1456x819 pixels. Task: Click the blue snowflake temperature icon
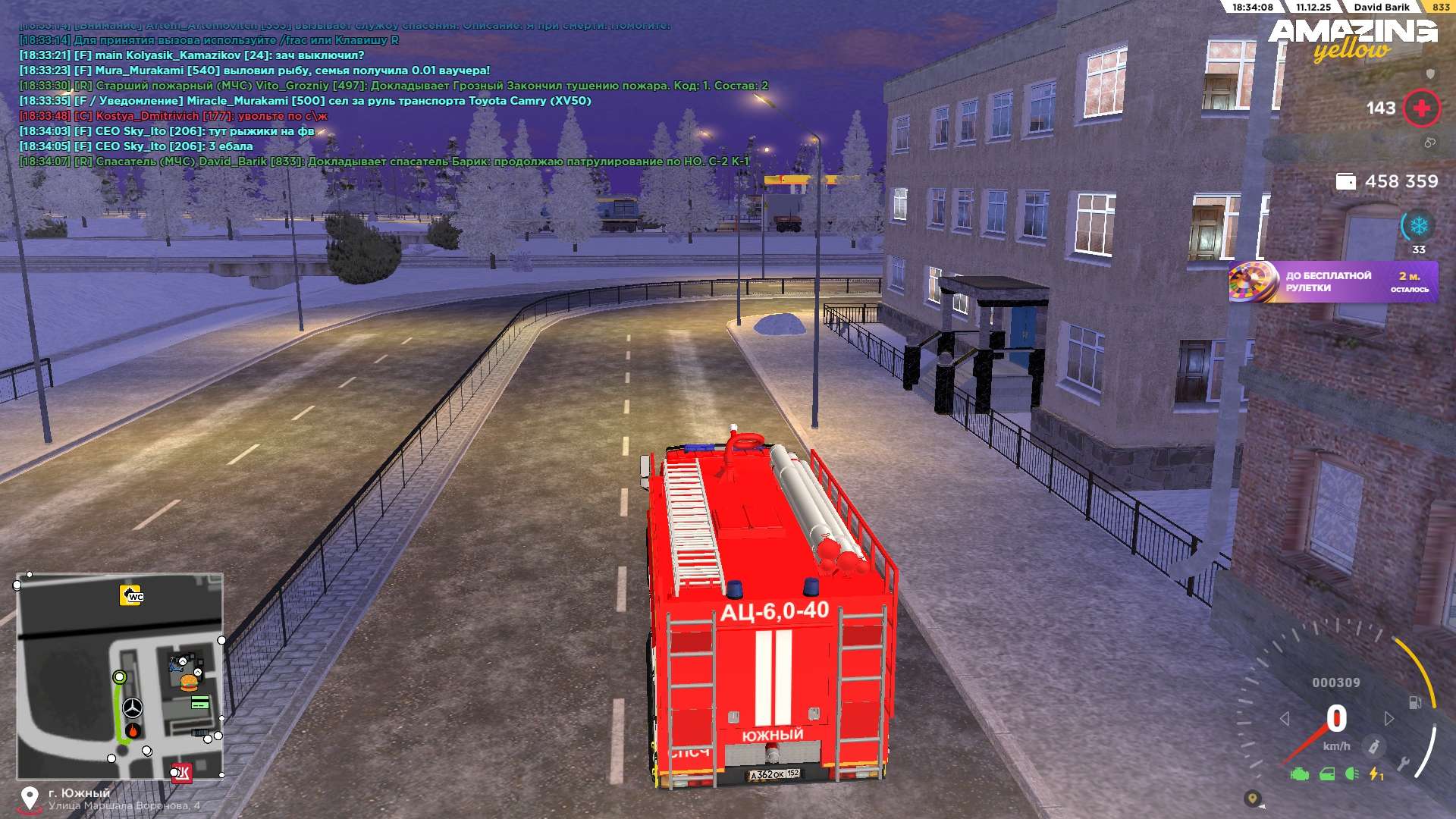coord(1418,226)
